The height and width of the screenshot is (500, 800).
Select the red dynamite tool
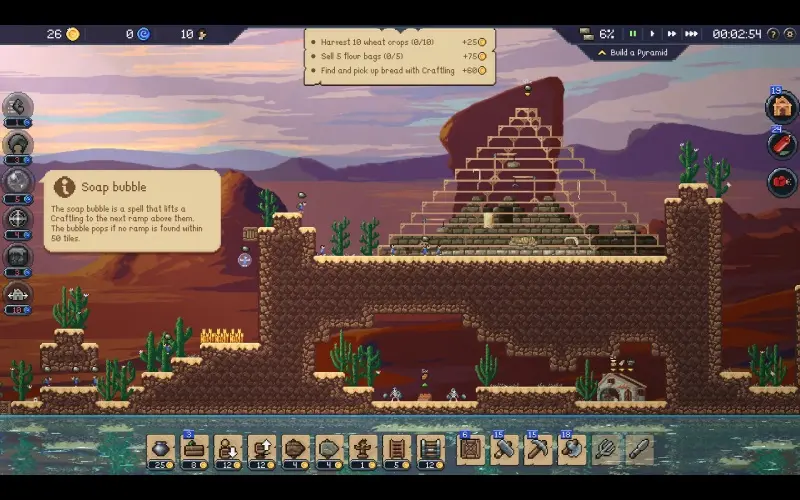point(781,144)
